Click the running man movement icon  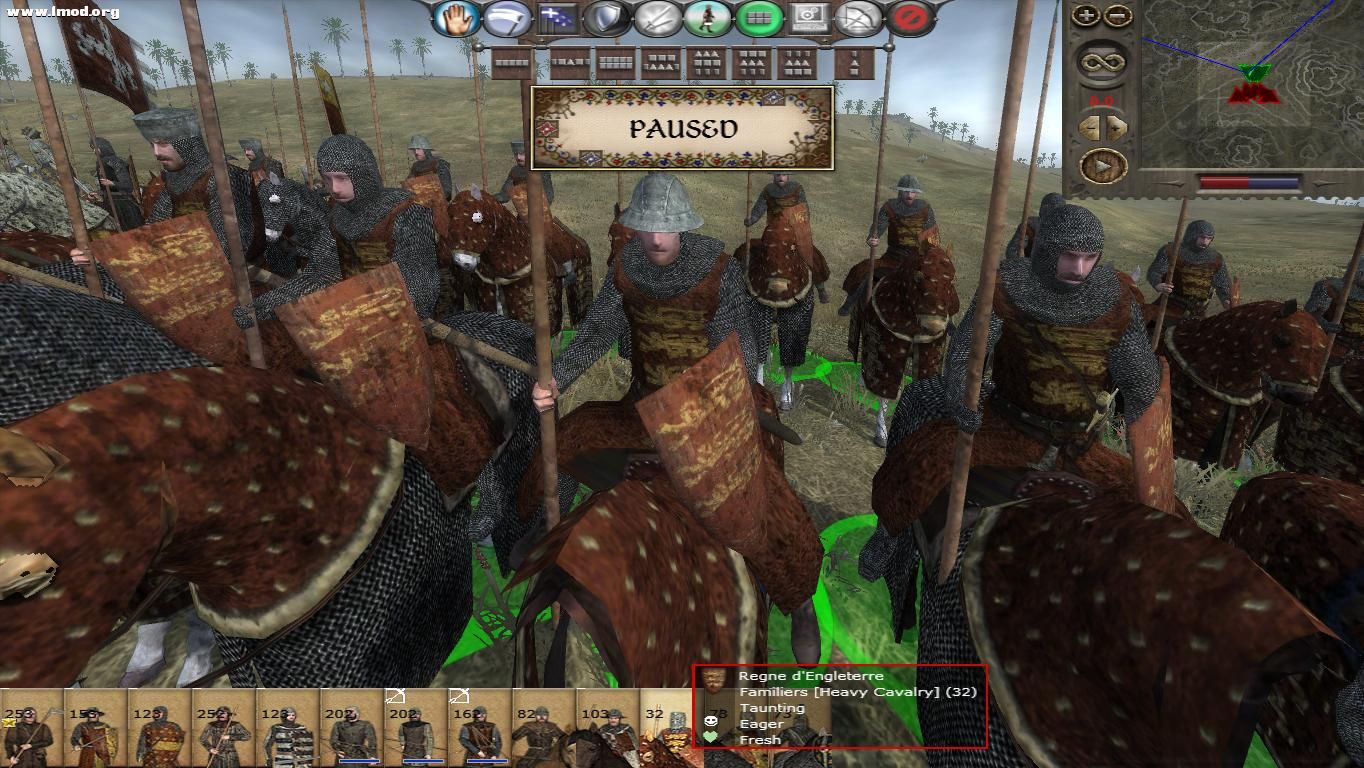tap(708, 17)
